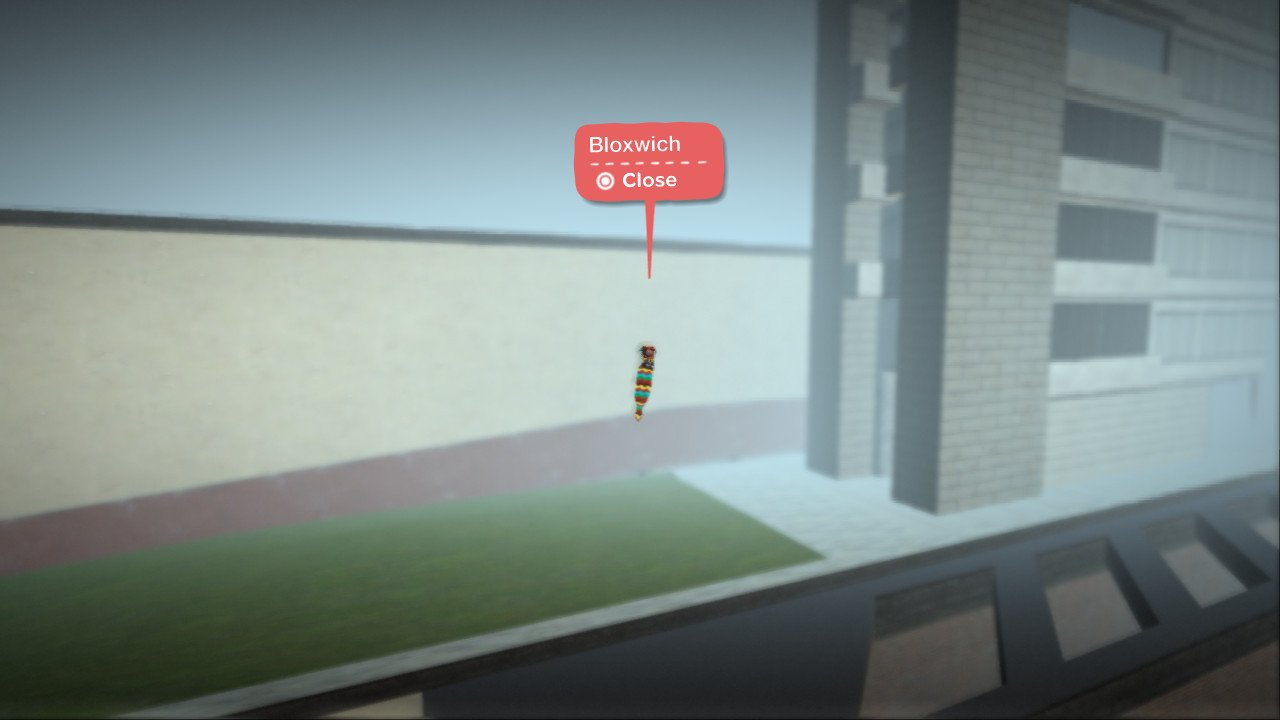Click the Bloxwich title in the red bubble

point(634,144)
